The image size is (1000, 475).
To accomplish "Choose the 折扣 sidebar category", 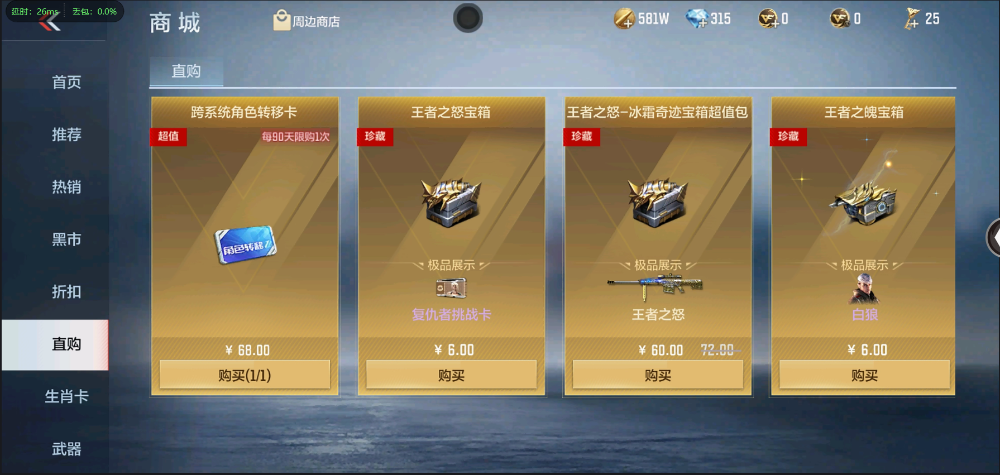I will pos(66,292).
